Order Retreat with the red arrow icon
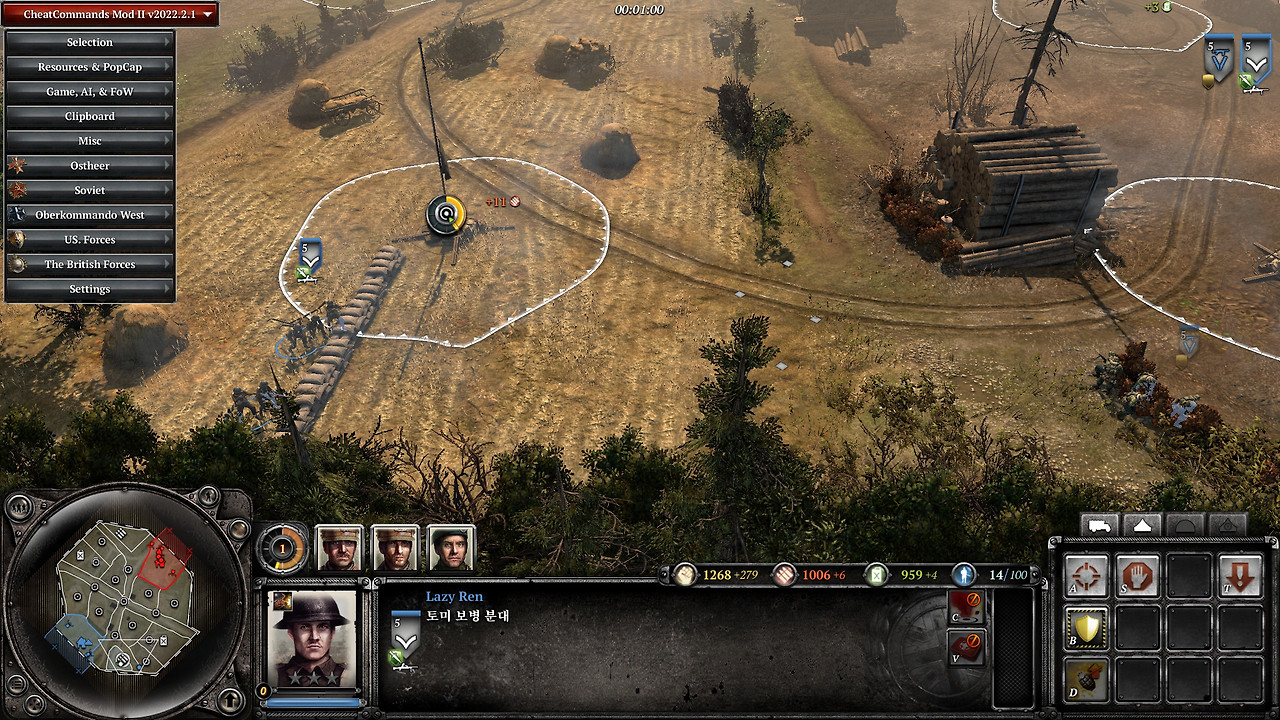The width and height of the screenshot is (1280, 720). tap(1241, 577)
